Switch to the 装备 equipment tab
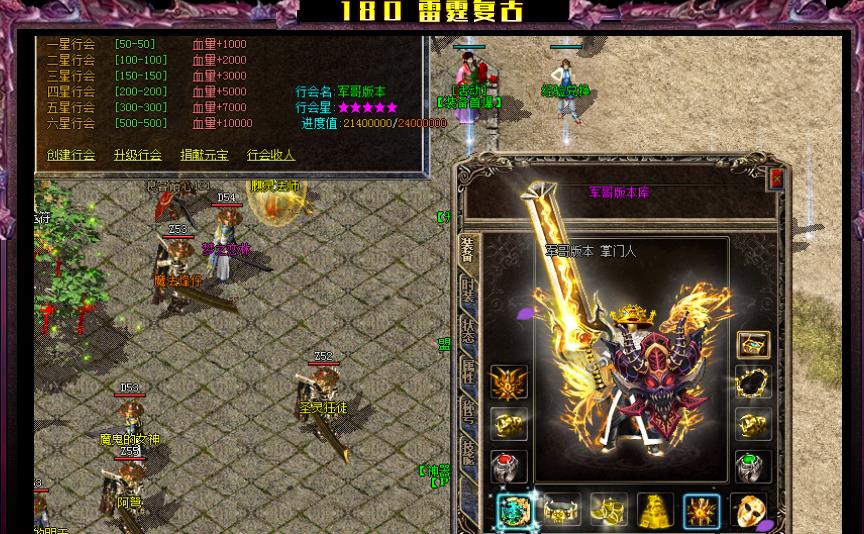 [468, 252]
